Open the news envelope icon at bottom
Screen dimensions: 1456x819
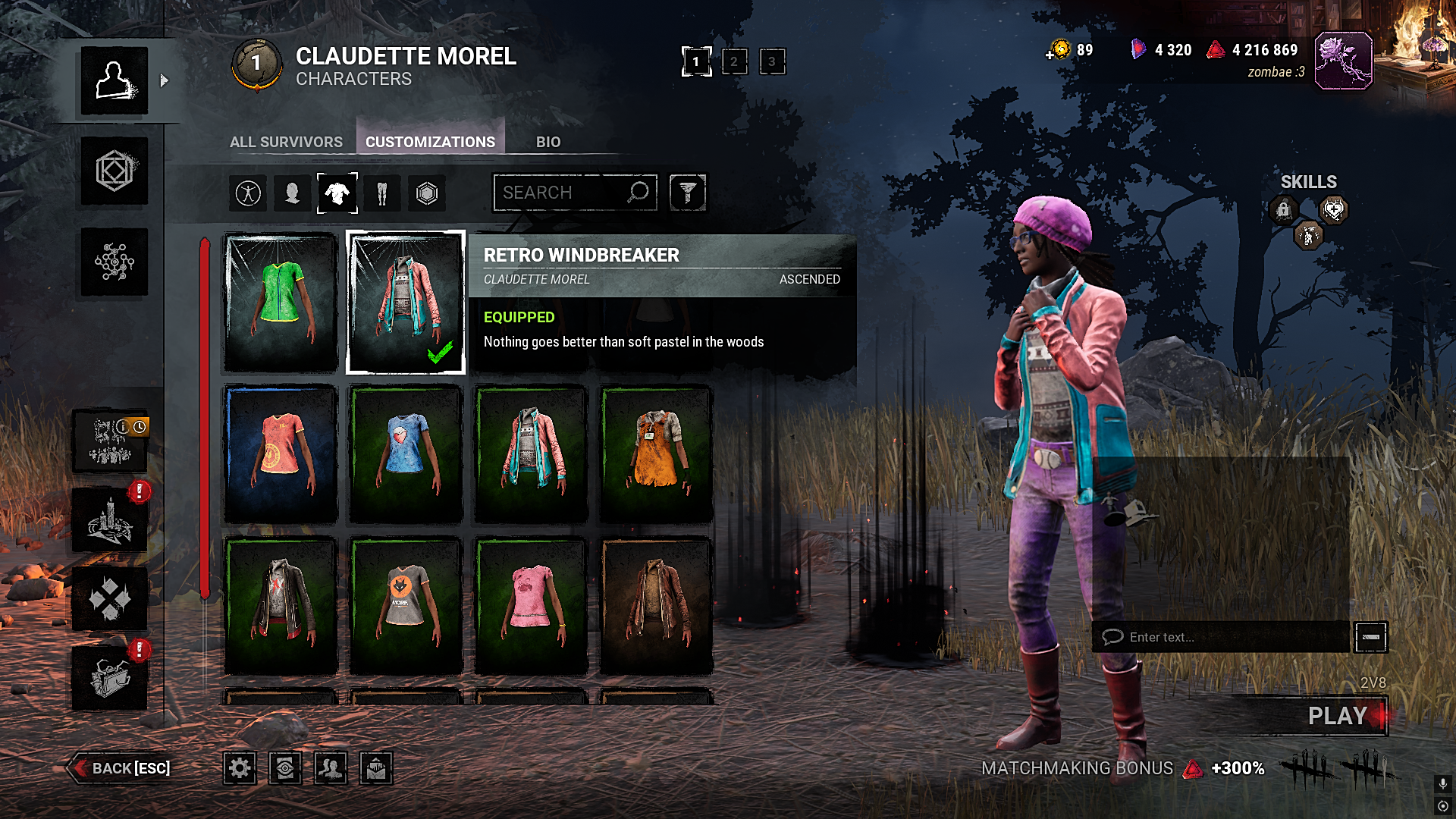point(376,767)
